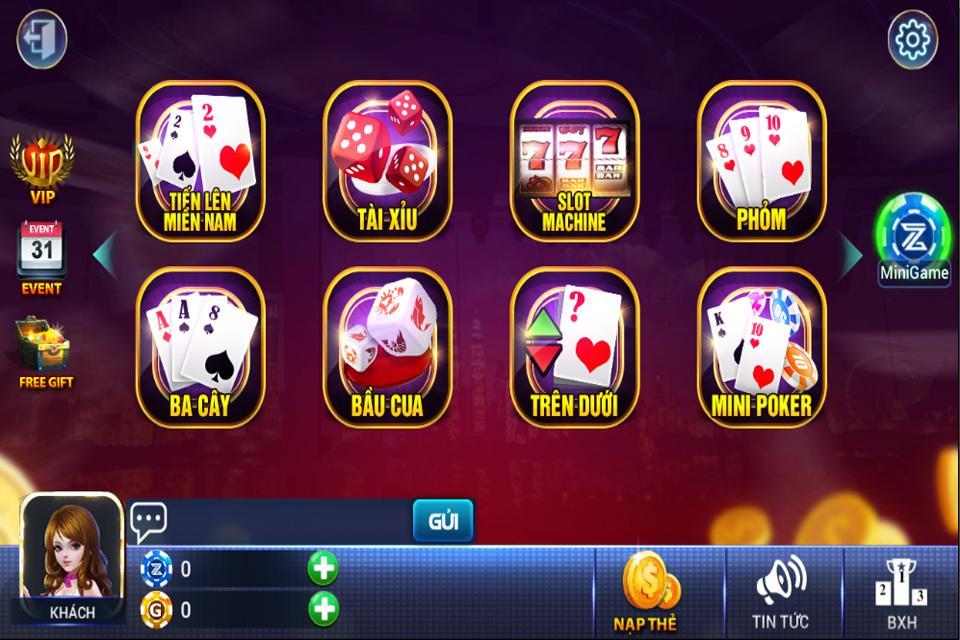Select the Phỏm card game

pyautogui.click(x=761, y=161)
